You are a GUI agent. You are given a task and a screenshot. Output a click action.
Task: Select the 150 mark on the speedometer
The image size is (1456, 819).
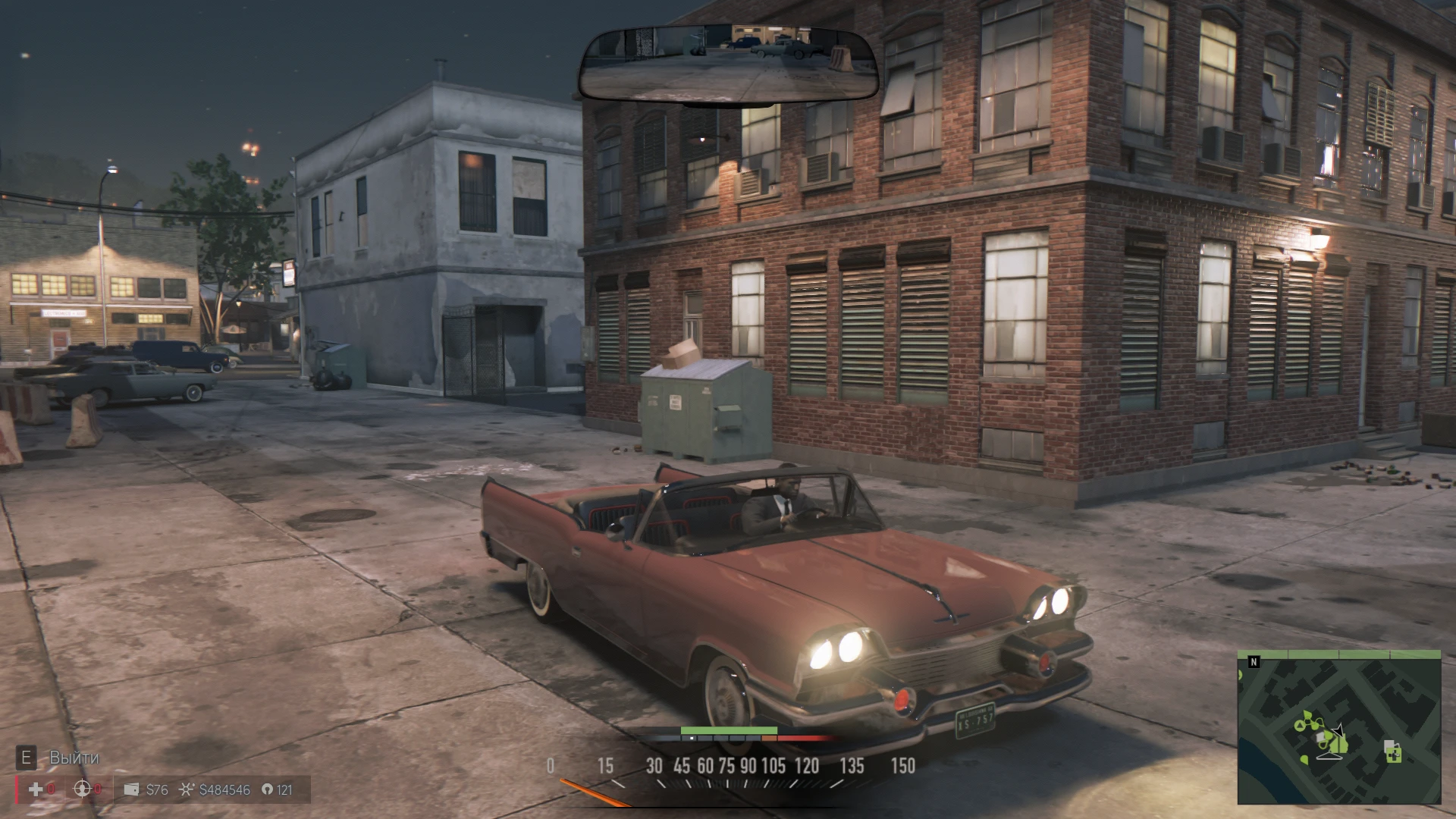point(902,767)
